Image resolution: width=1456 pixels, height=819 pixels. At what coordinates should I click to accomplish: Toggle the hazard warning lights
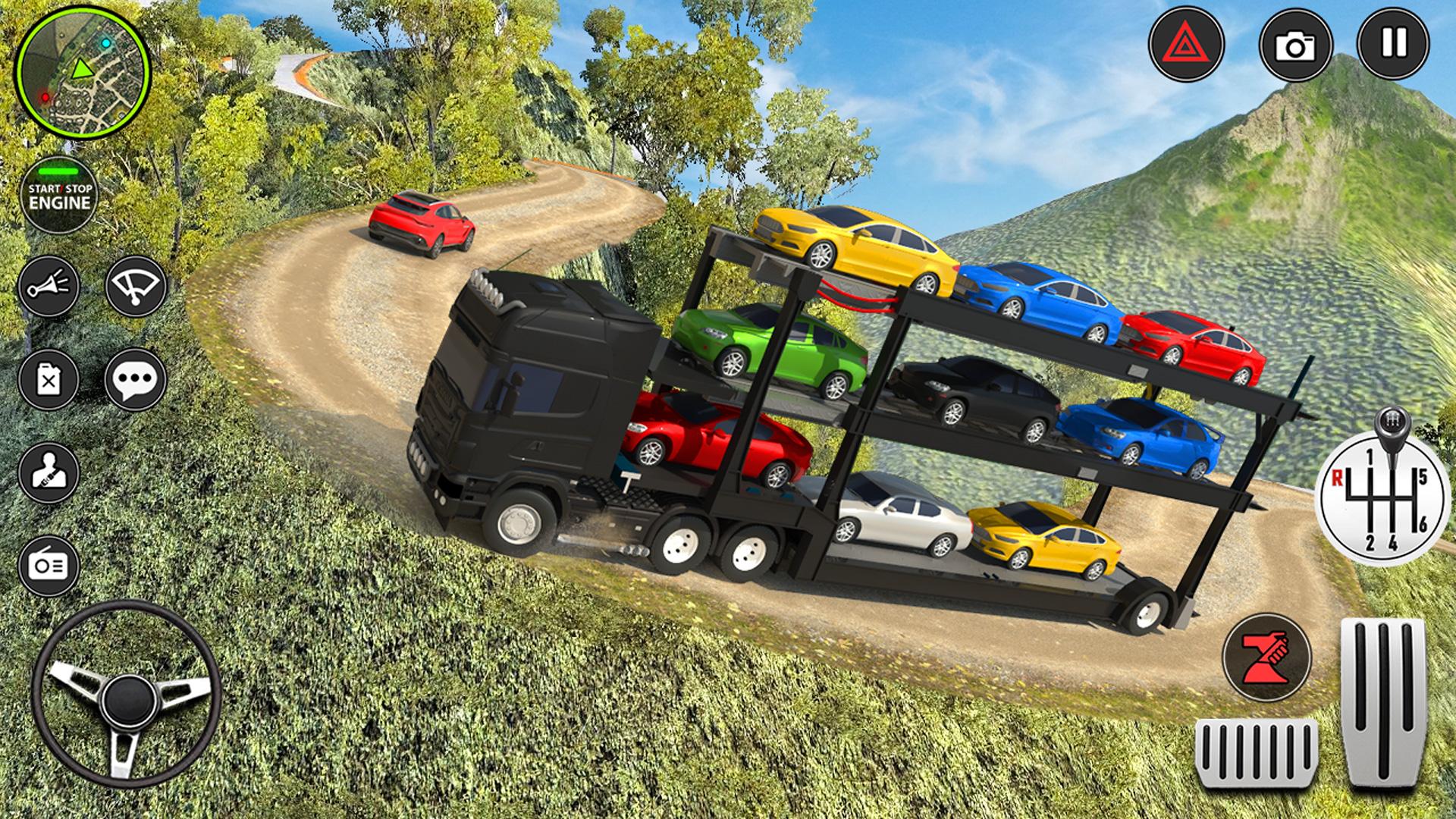point(1186,45)
